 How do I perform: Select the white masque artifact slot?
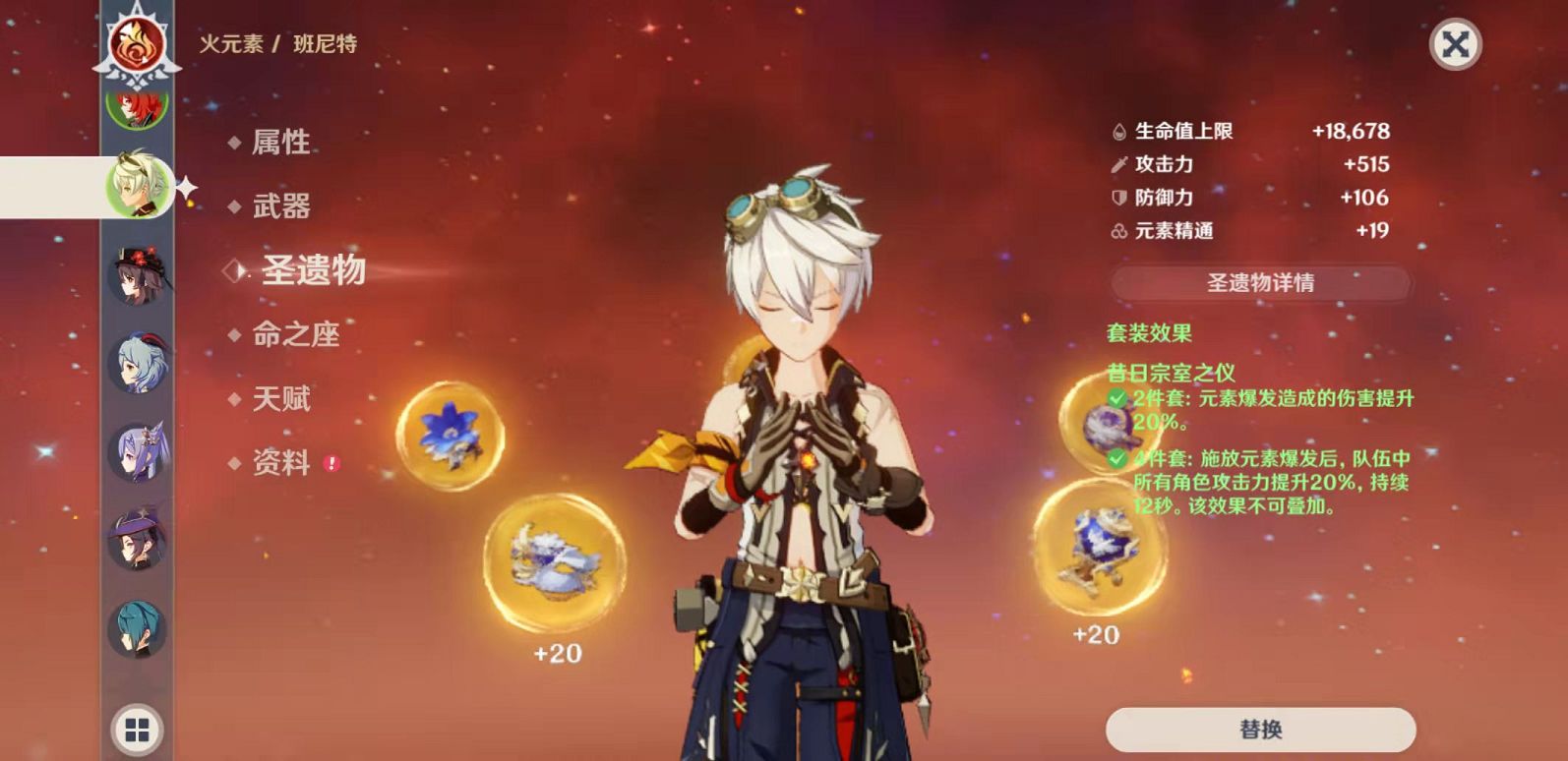(555, 562)
